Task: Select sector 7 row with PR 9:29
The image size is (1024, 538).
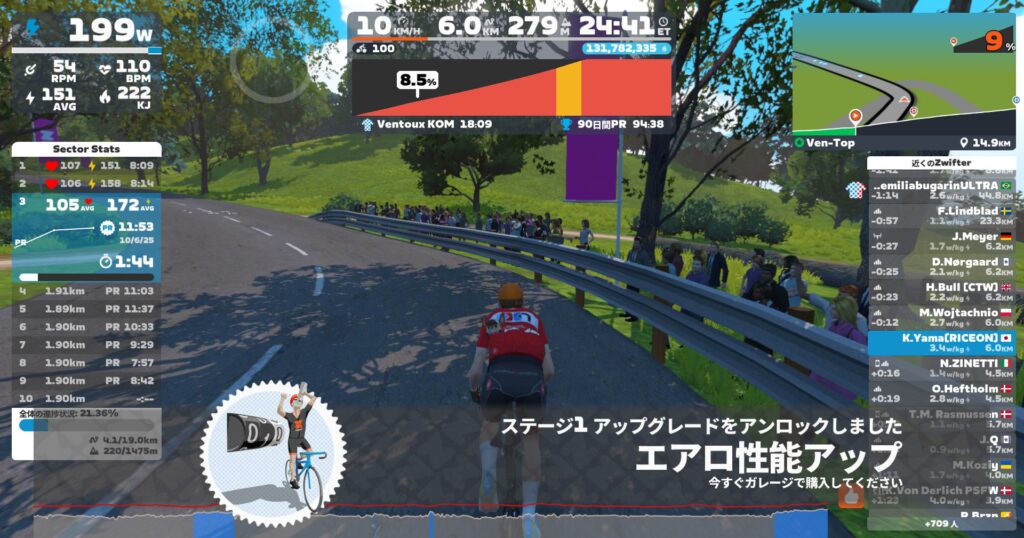Action: pyautogui.click(x=86, y=344)
